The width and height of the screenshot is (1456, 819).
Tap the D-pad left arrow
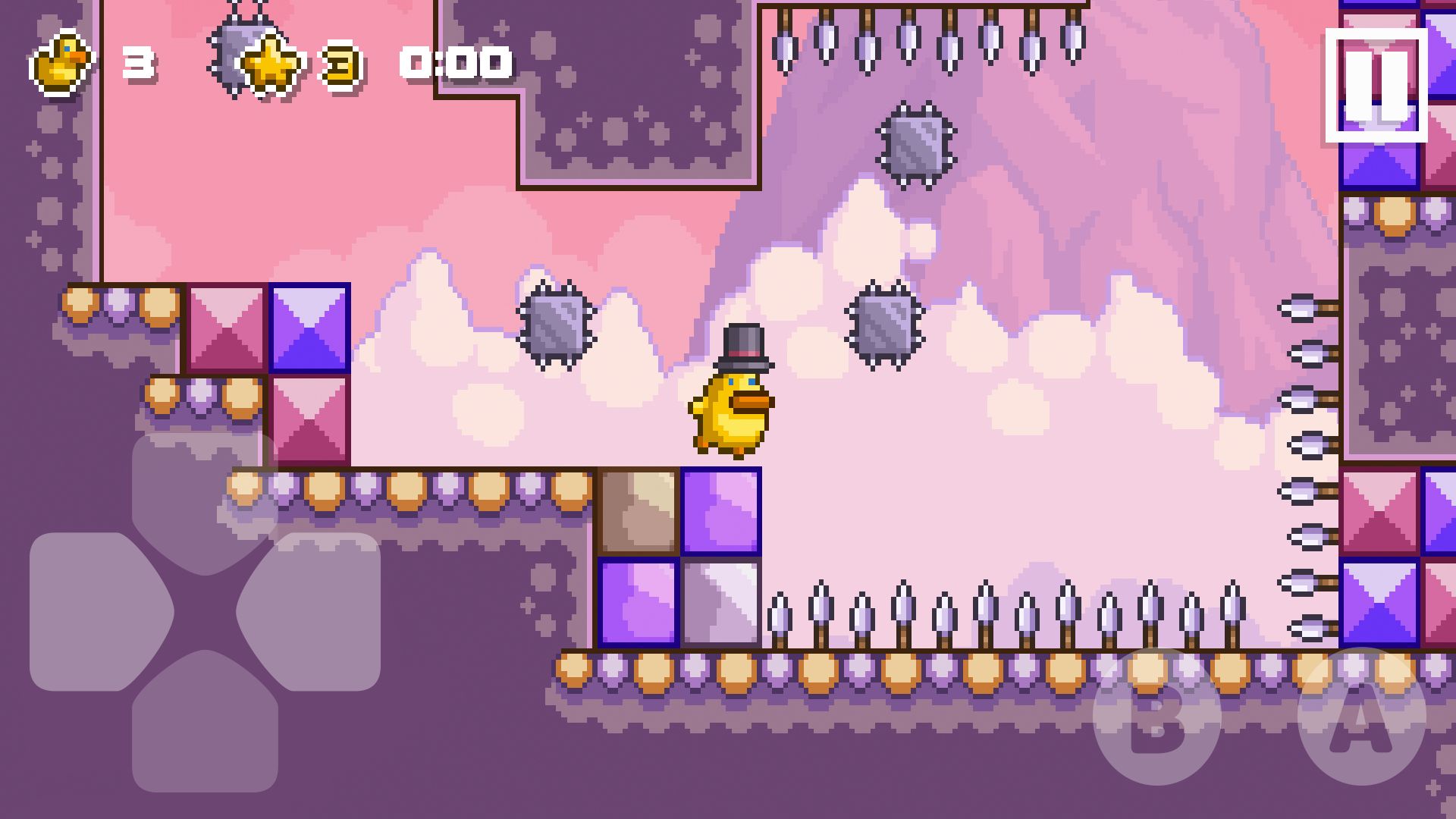click(95, 611)
